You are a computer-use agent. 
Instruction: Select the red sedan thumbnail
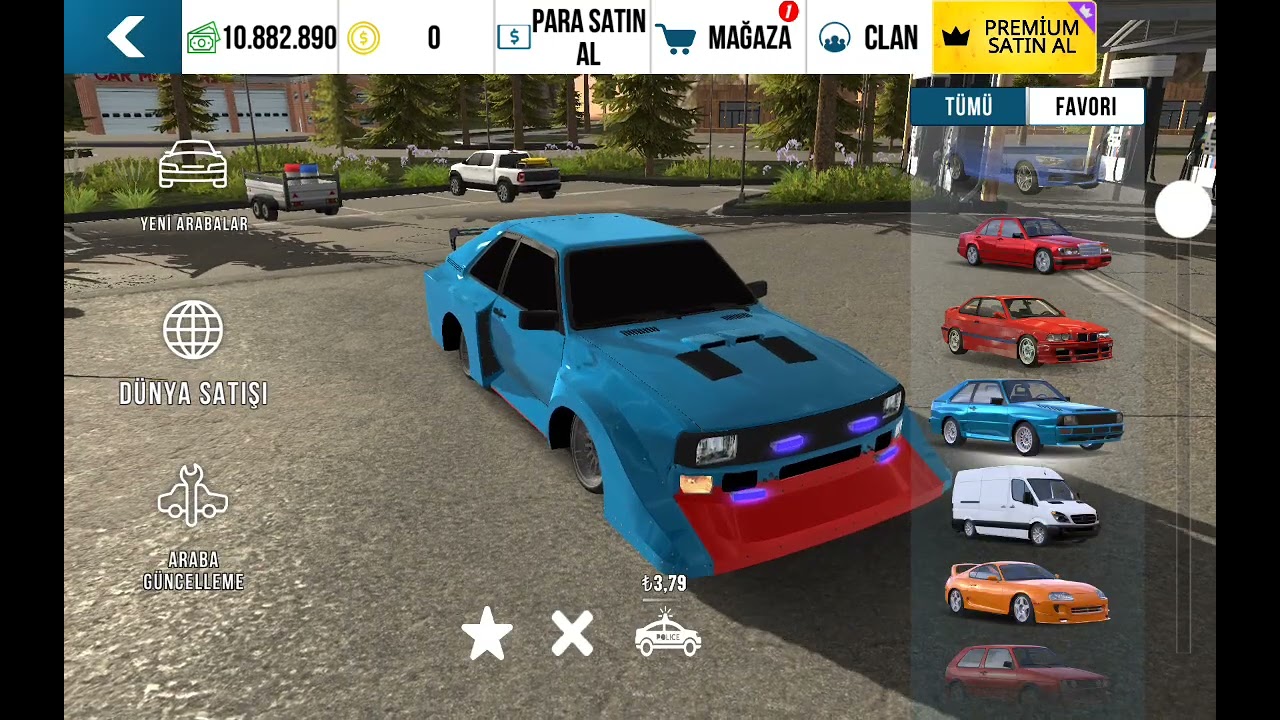pyautogui.click(x=1034, y=243)
